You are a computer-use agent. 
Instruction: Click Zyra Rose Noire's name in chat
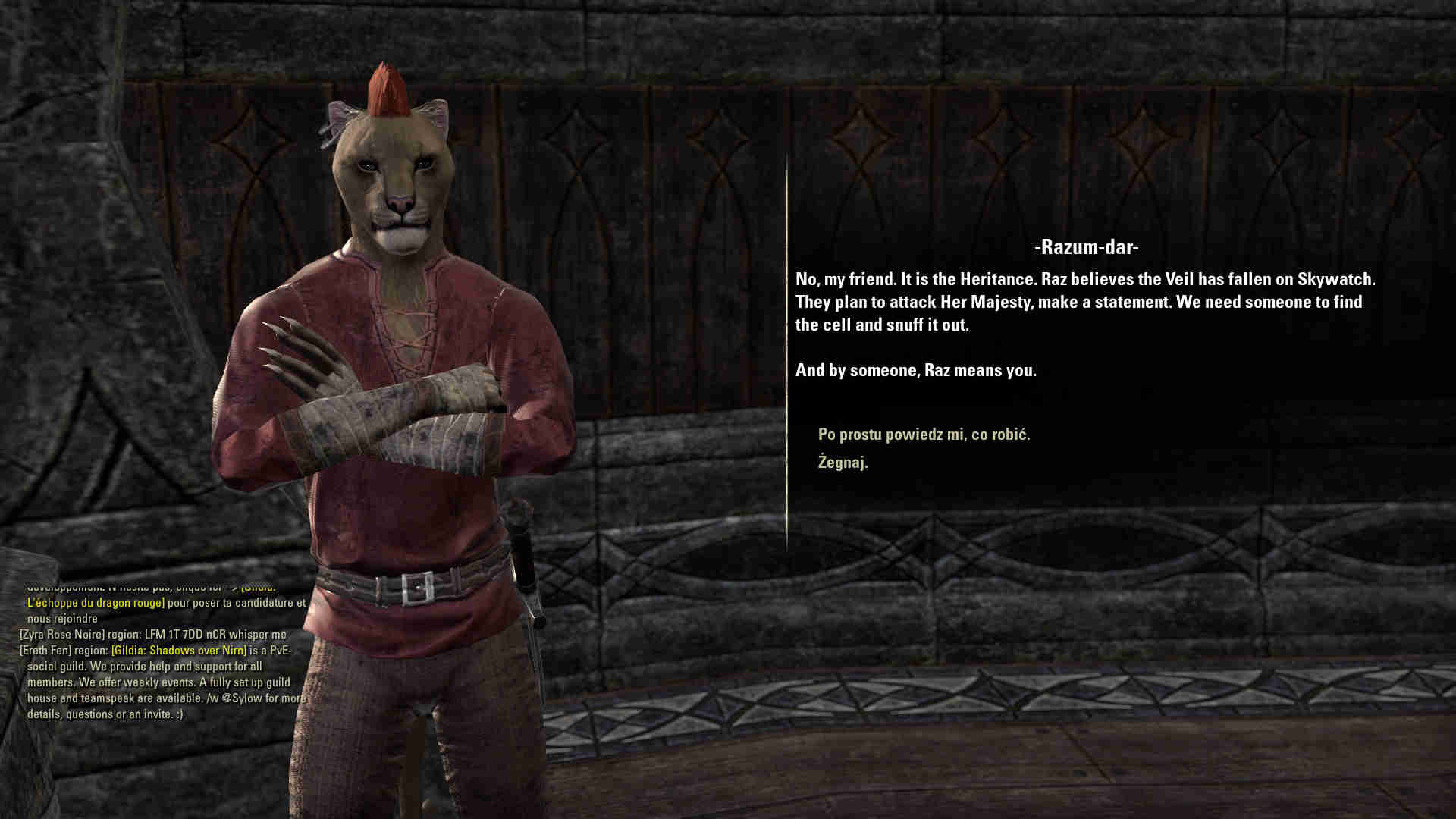tap(62, 635)
